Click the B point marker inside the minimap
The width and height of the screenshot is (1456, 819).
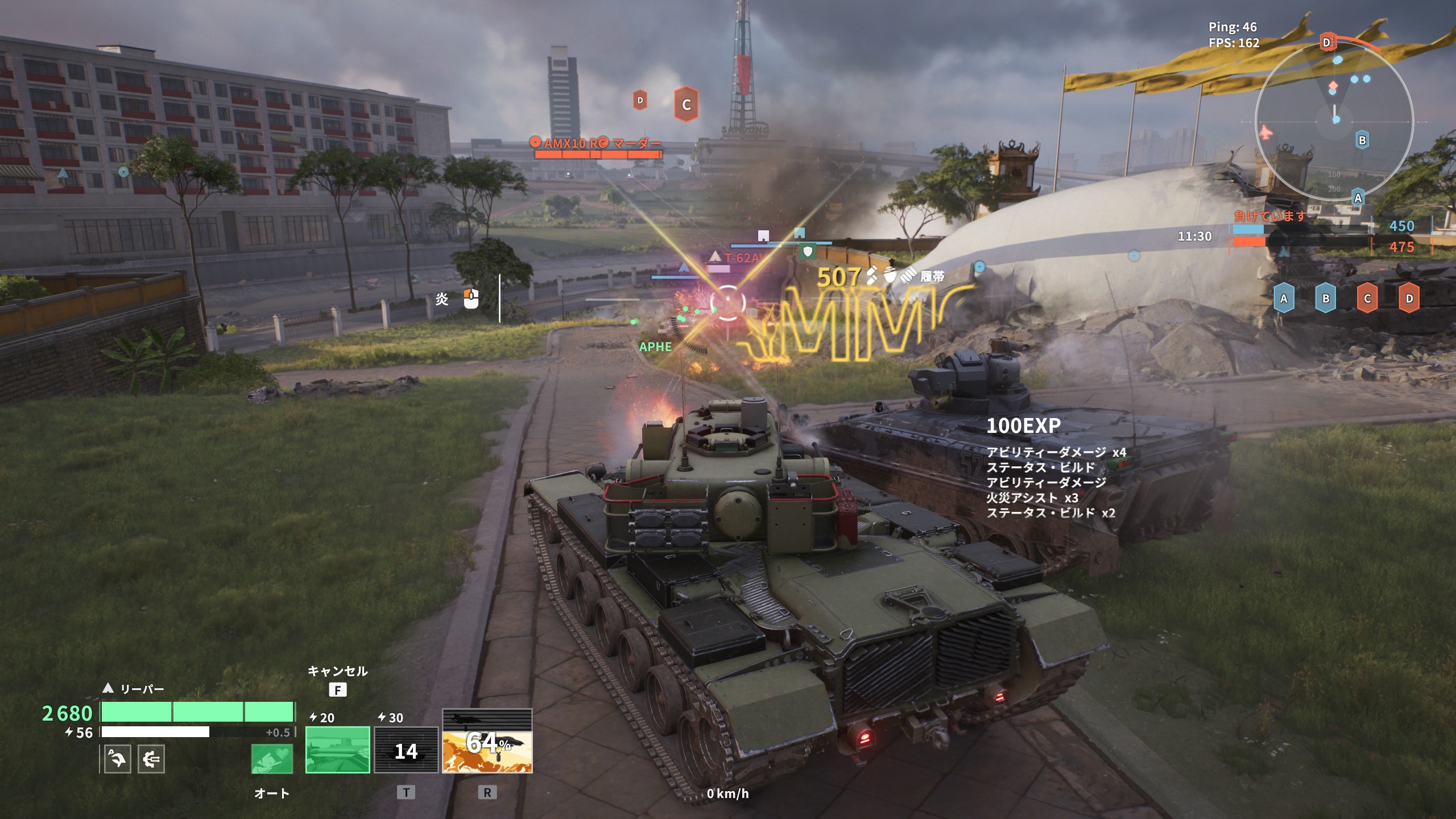coord(1362,140)
